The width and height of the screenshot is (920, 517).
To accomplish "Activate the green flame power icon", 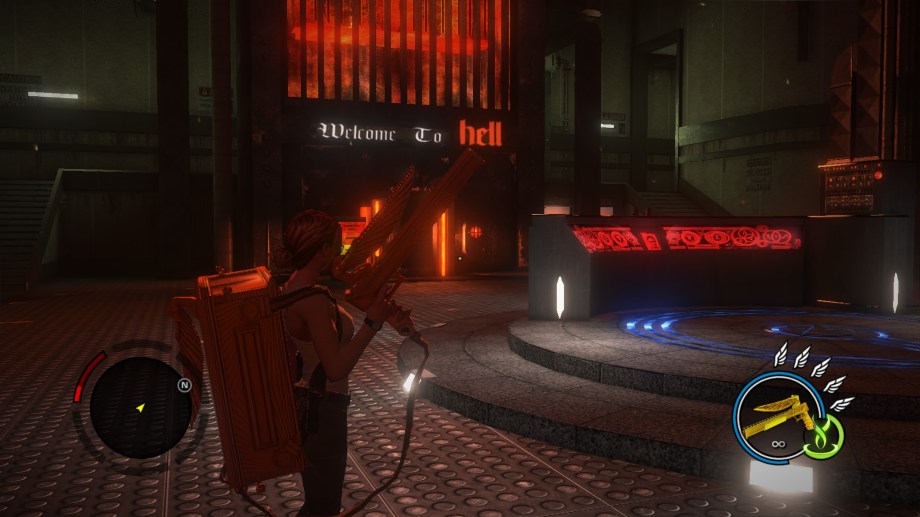I will 825,436.
